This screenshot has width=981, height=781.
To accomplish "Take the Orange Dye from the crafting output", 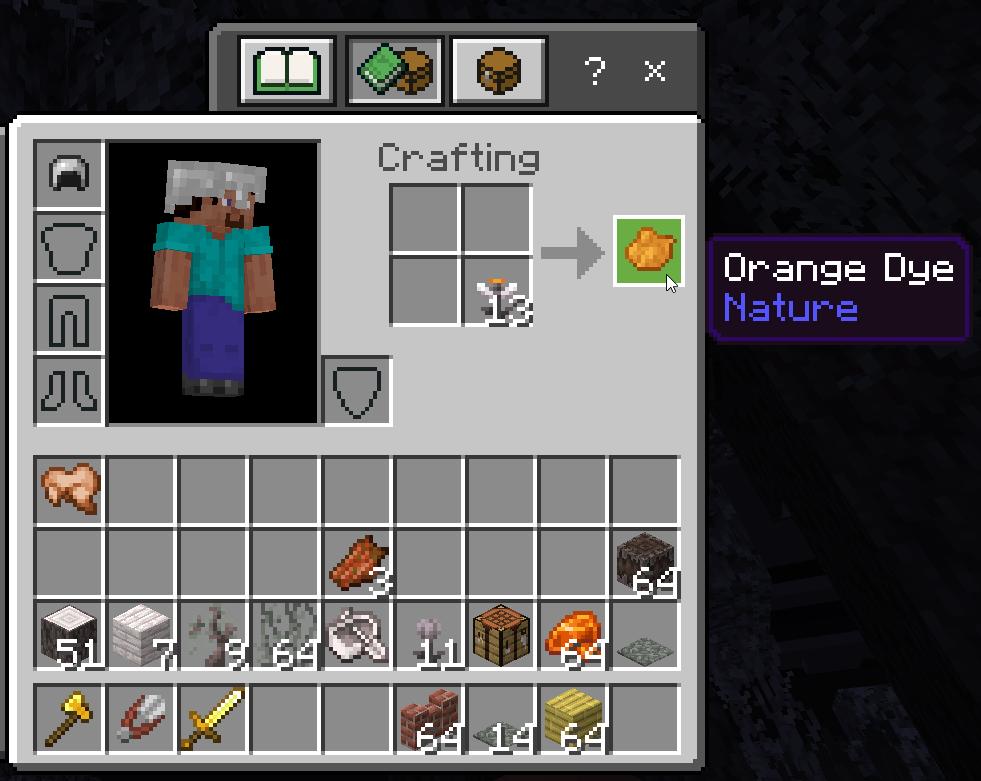I will (x=648, y=251).
